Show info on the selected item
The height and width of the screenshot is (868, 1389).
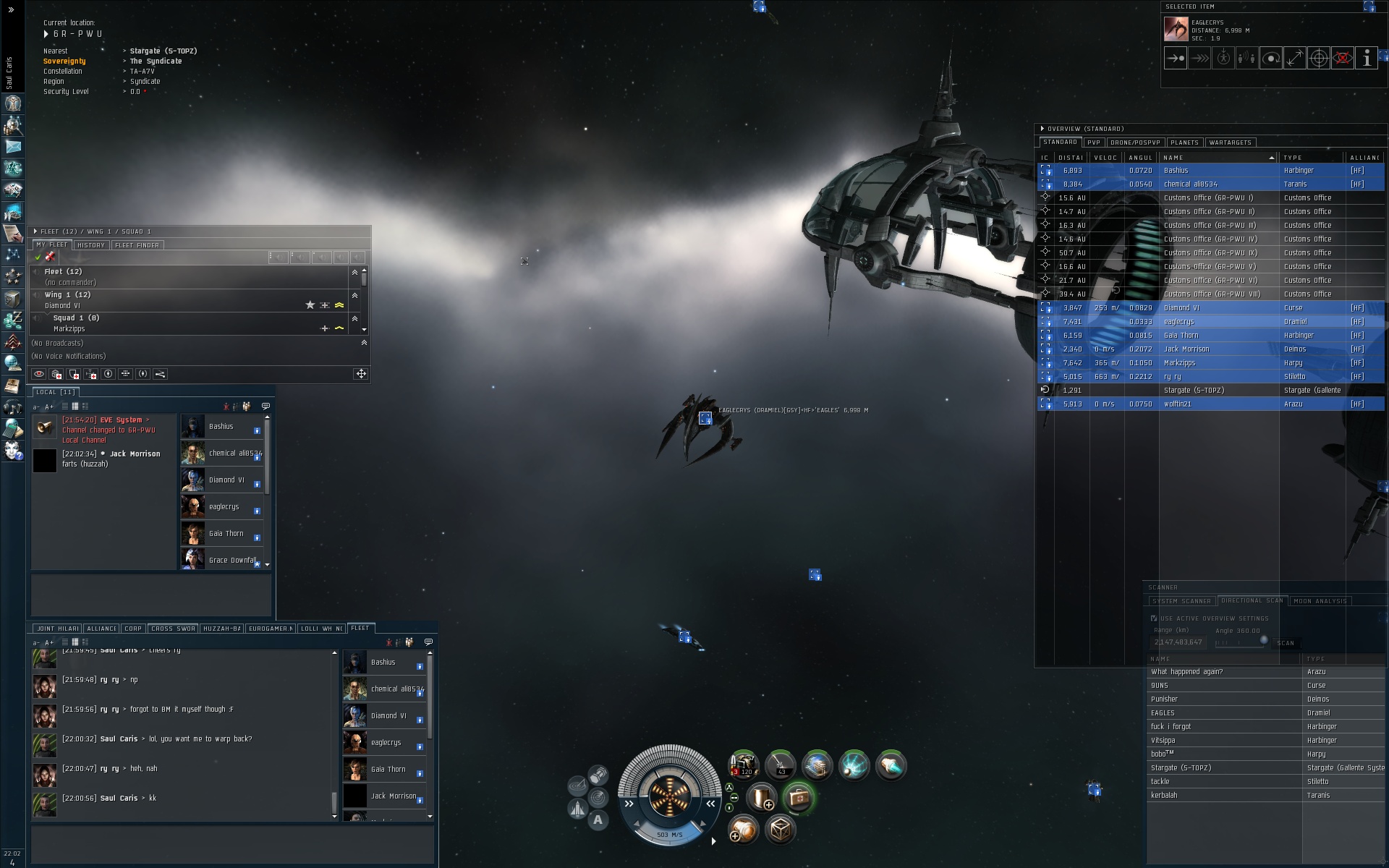[x=1366, y=59]
